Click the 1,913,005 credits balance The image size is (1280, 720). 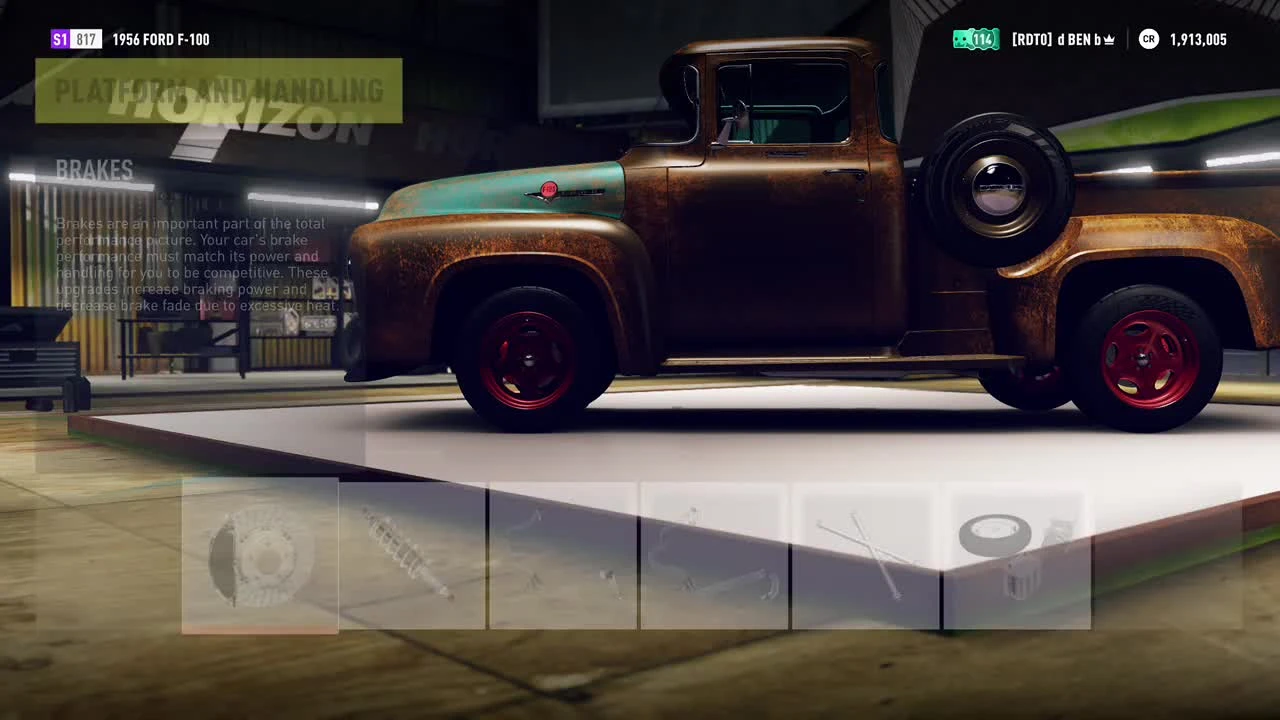click(x=1196, y=39)
